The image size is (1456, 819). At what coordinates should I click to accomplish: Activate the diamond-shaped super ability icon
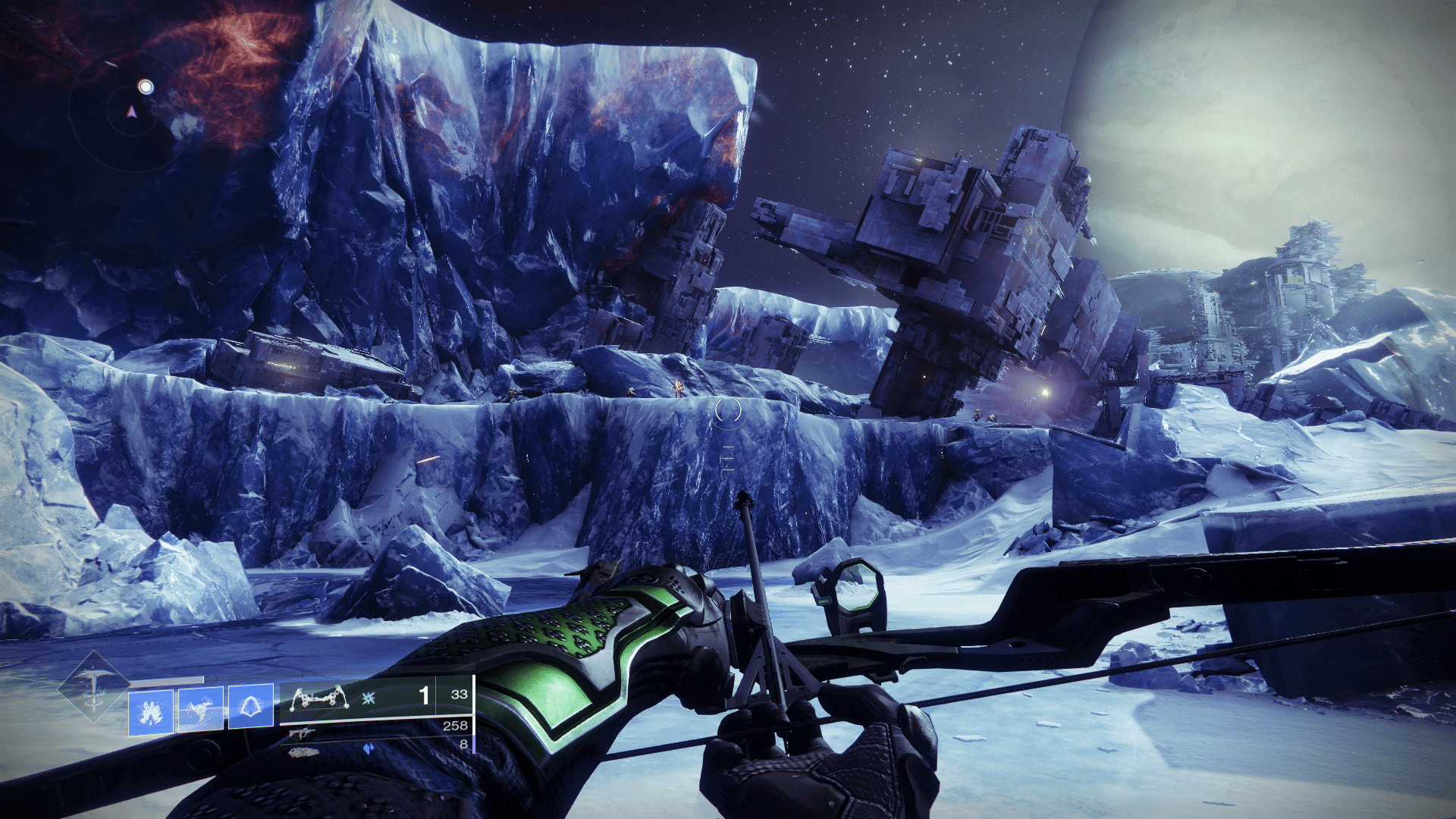(x=94, y=688)
